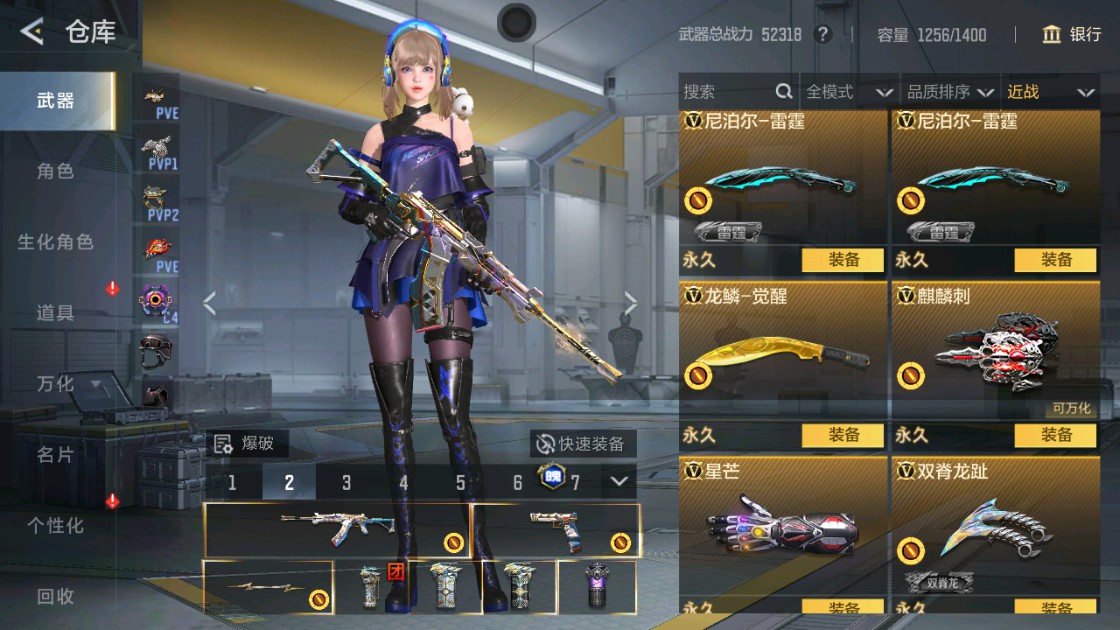The width and height of the screenshot is (1120, 630).
Task: Switch to the 个性化 tab
Action: 55,525
